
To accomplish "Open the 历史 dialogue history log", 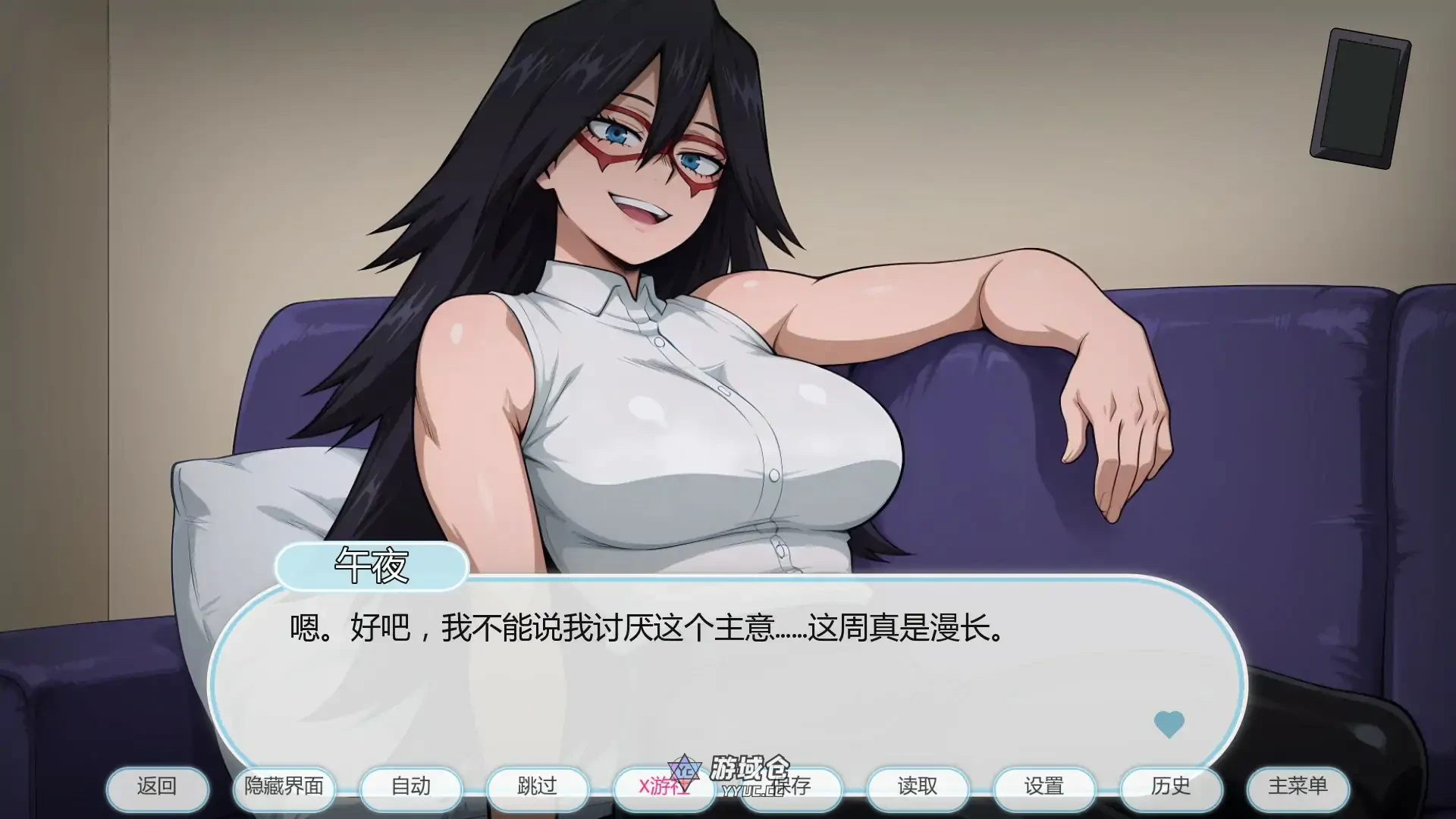I will (1172, 788).
